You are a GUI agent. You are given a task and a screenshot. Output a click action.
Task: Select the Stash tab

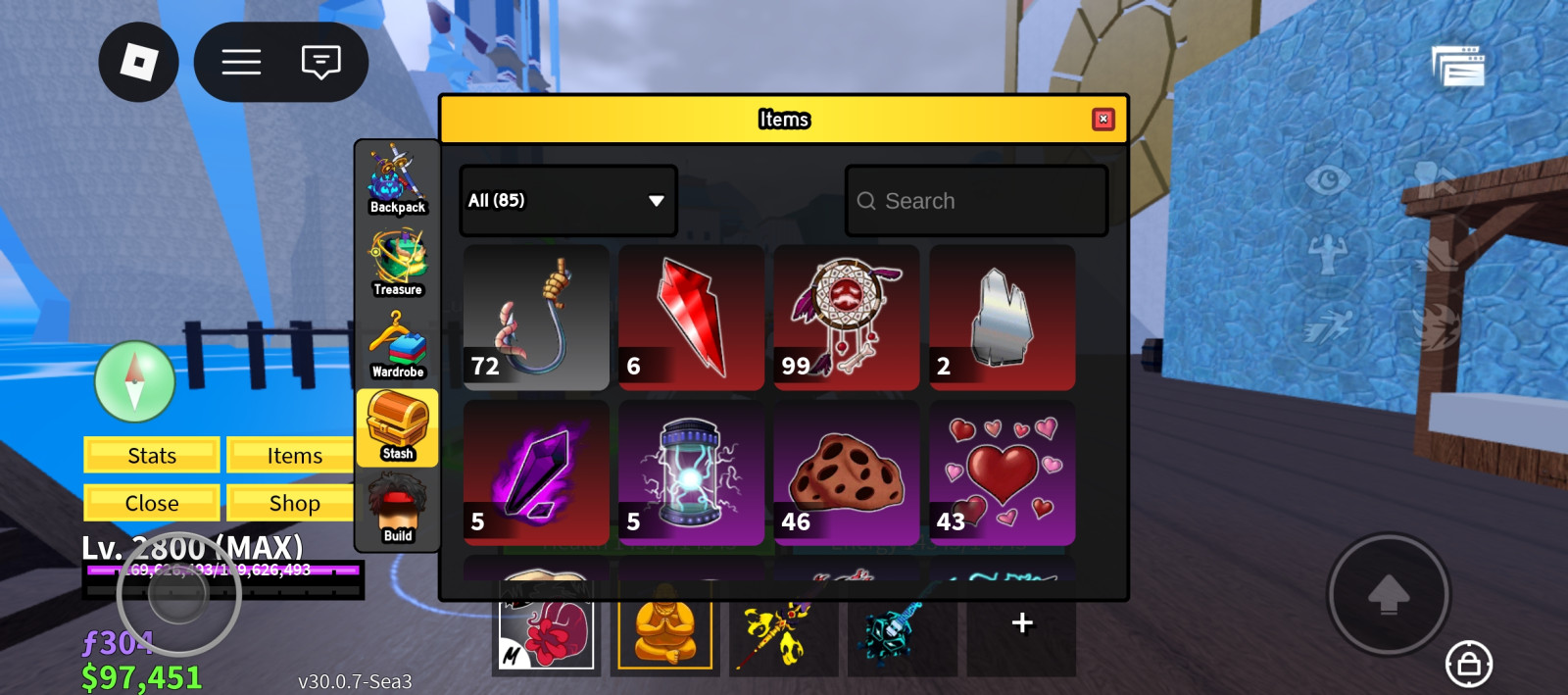click(x=397, y=427)
